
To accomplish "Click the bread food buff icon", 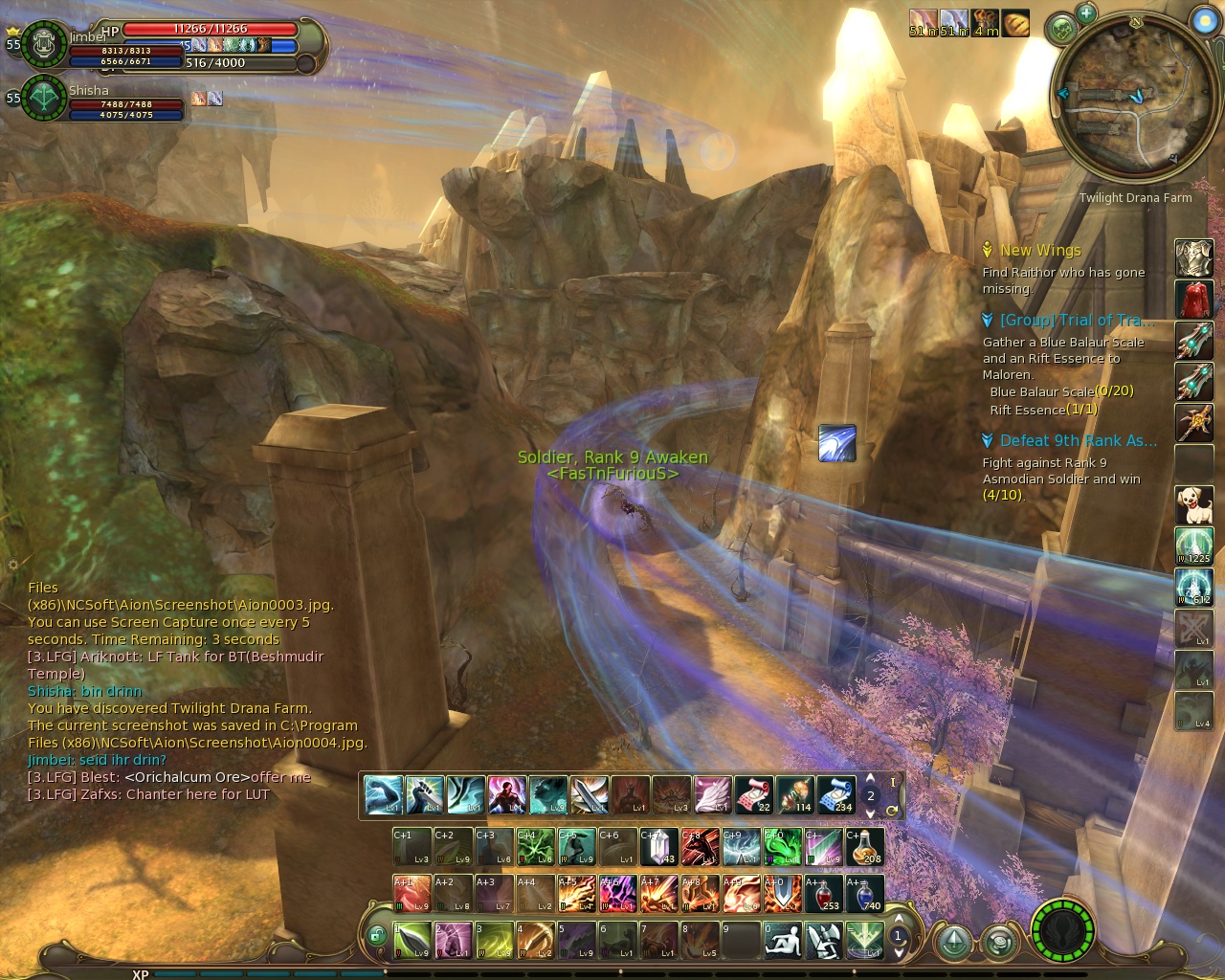I will 1015,23.
